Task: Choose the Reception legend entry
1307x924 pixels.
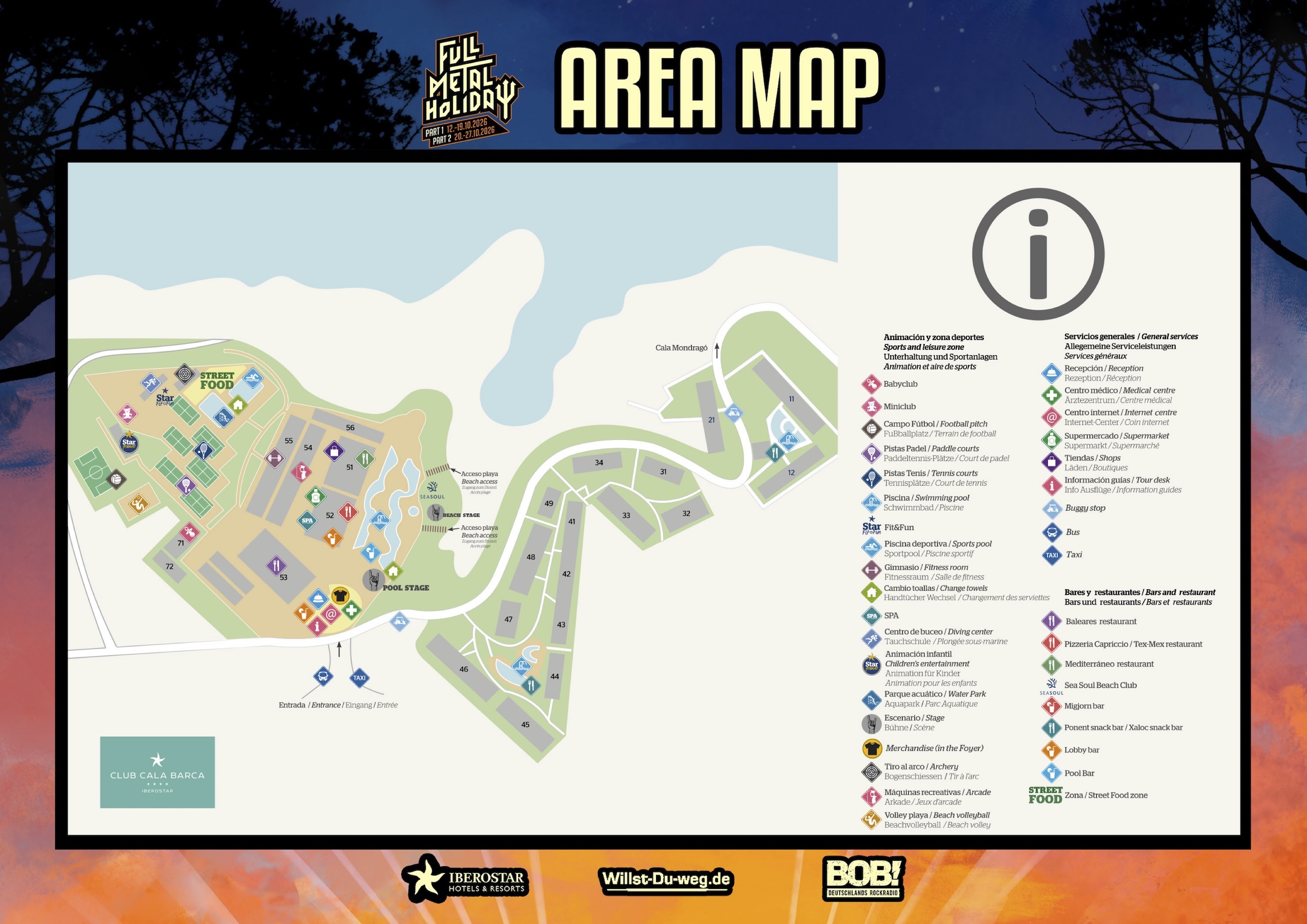Action: (x=1103, y=373)
